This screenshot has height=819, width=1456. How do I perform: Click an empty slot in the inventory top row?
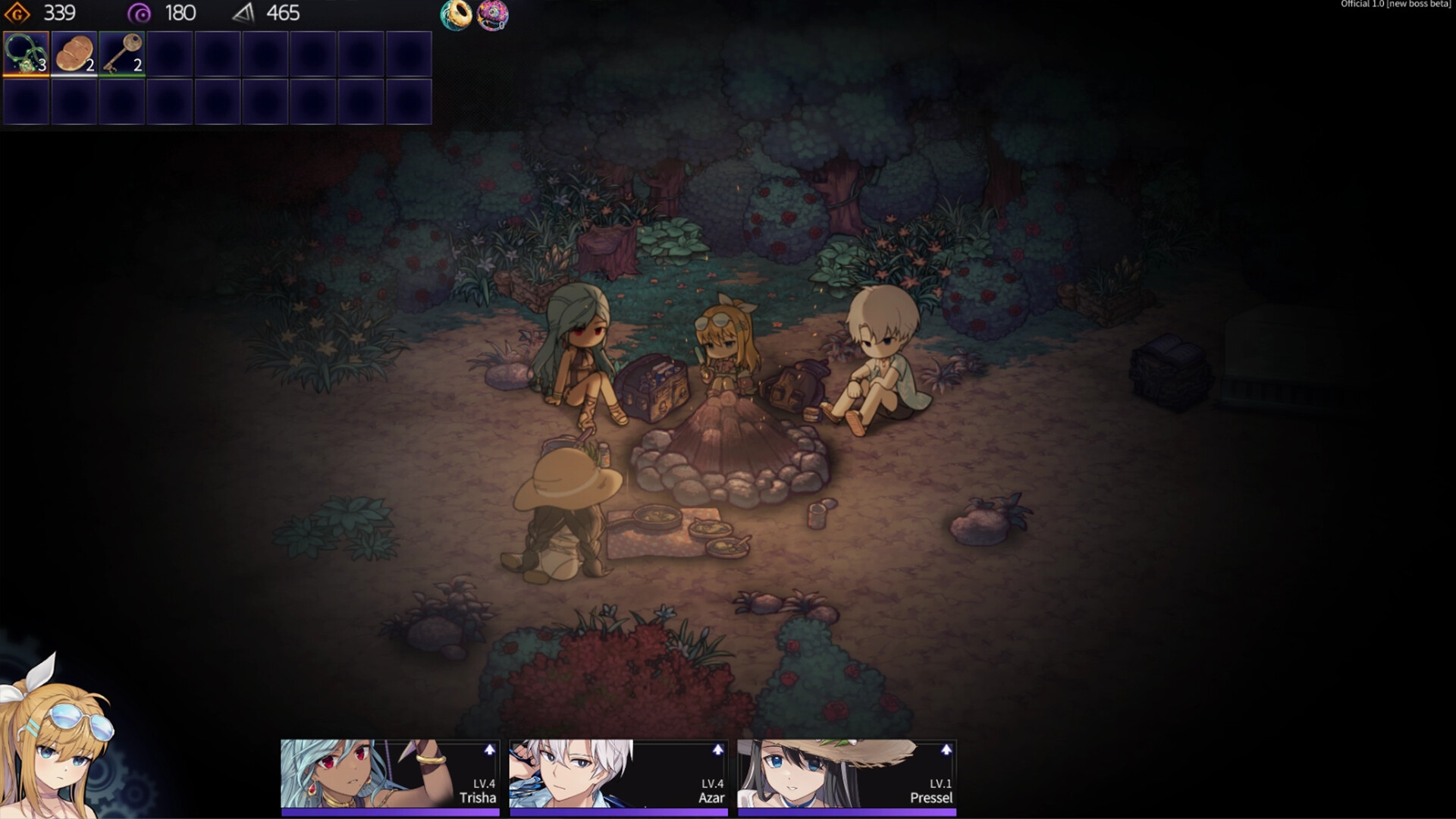tap(218, 52)
